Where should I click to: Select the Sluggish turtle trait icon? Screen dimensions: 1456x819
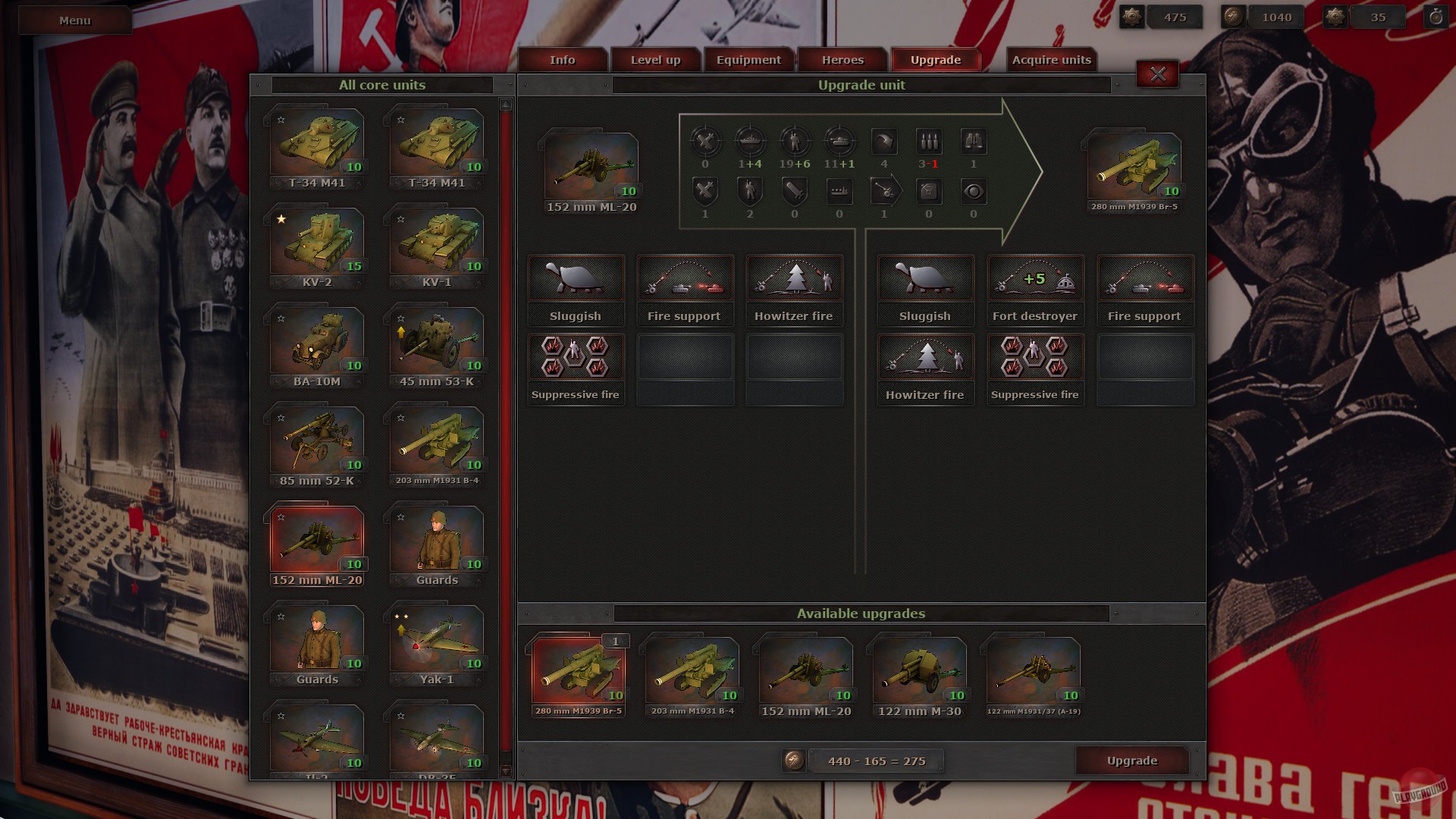coord(576,278)
